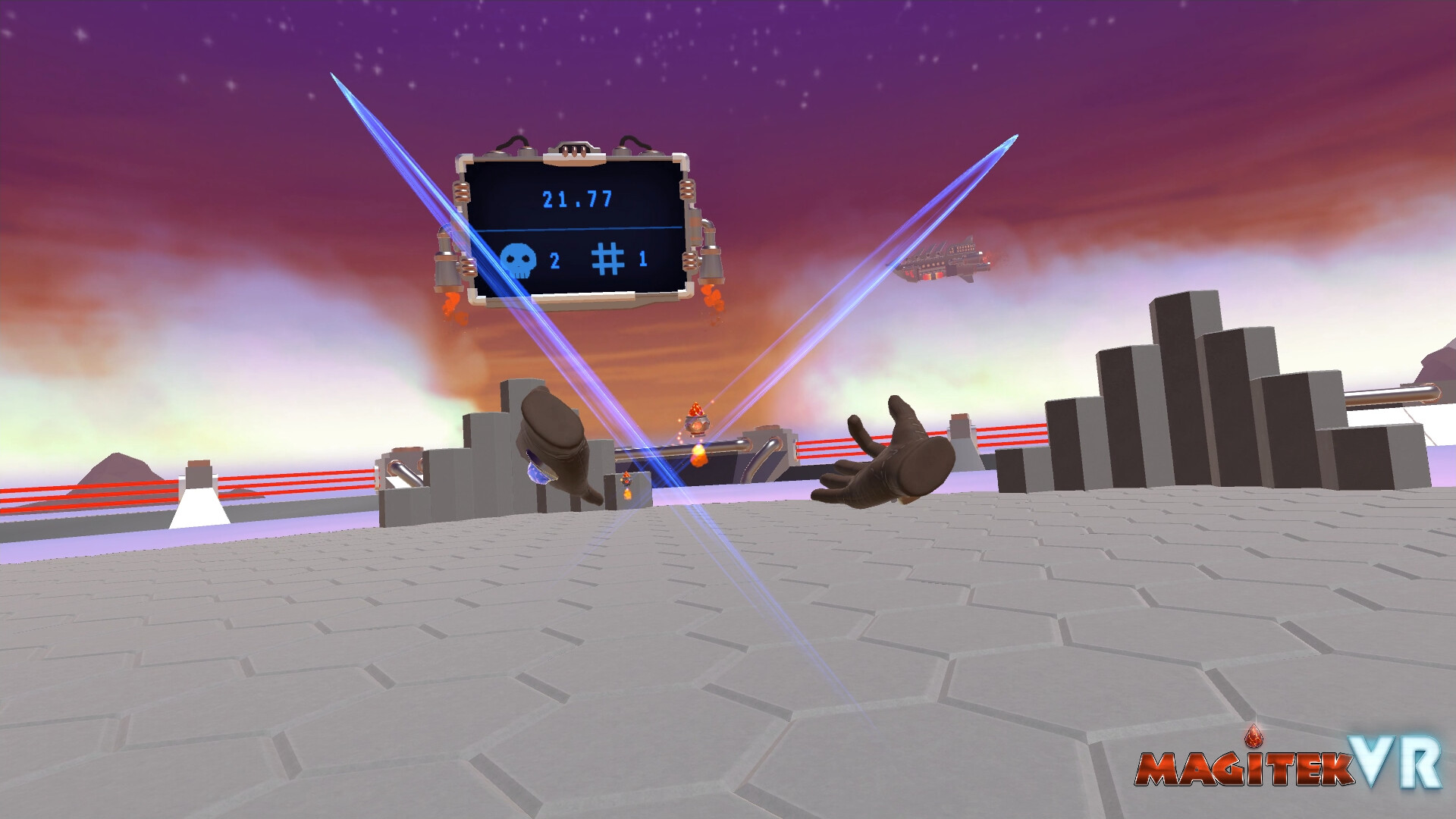This screenshot has width=1456, height=819.
Task: Click the kill counter showing 2
Action: click(x=554, y=260)
